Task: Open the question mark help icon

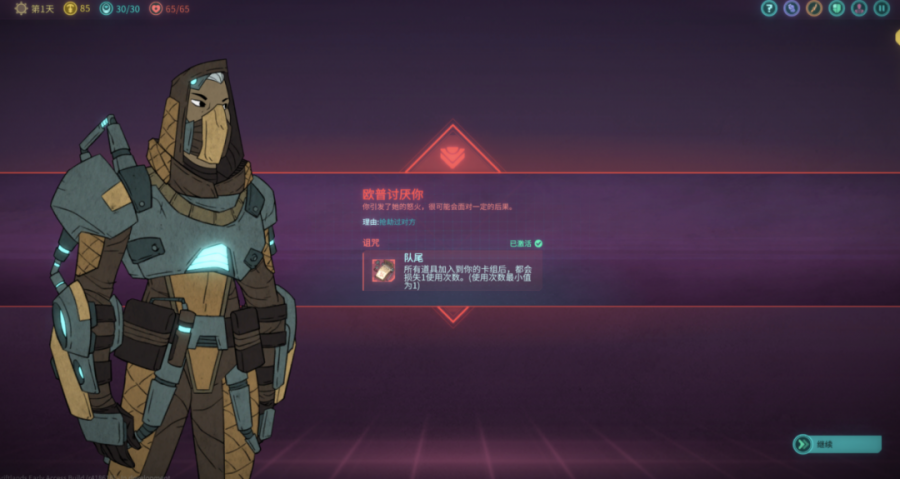Action: pos(769,9)
